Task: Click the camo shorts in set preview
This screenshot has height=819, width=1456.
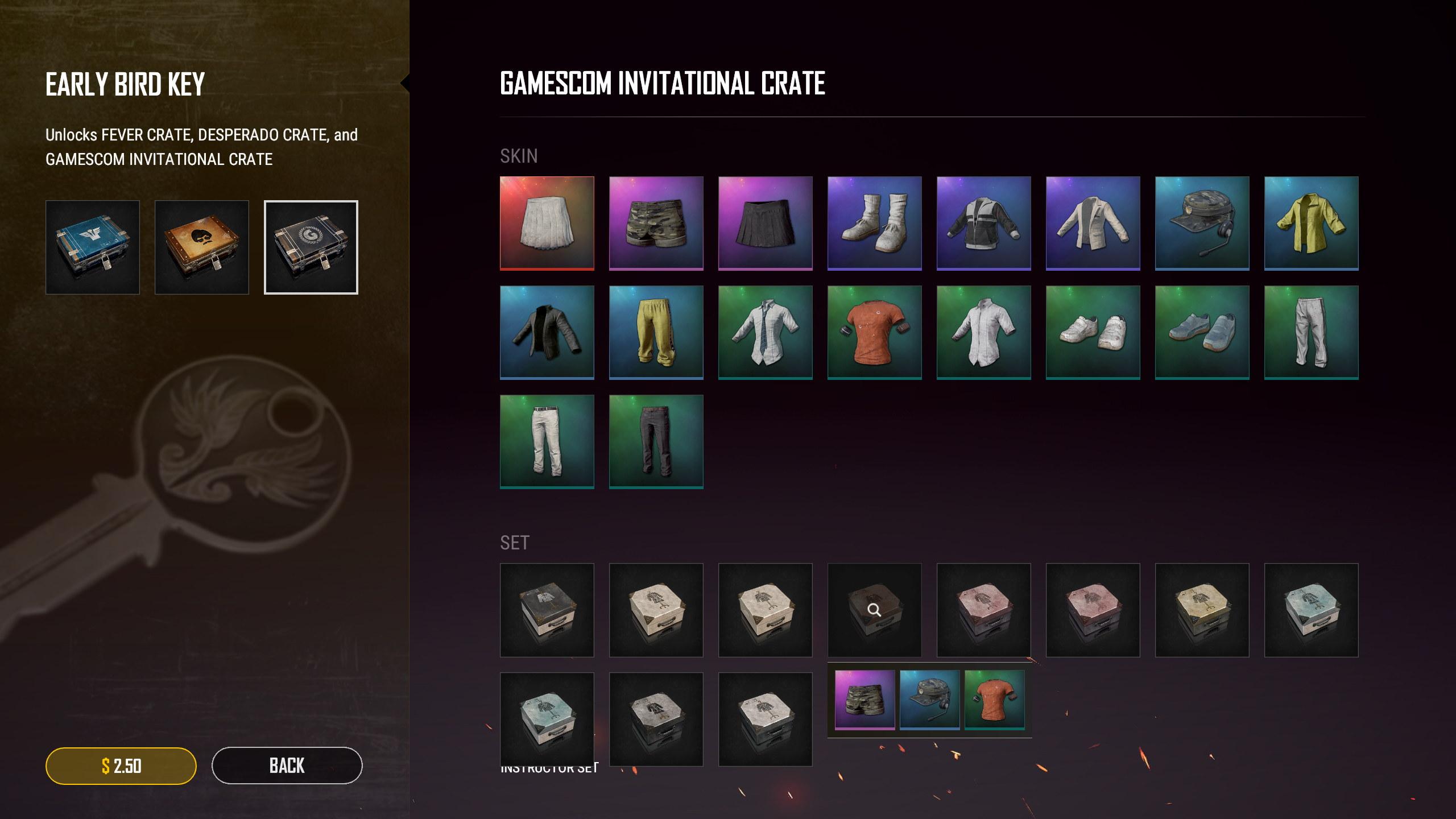Action: pyautogui.click(x=864, y=700)
